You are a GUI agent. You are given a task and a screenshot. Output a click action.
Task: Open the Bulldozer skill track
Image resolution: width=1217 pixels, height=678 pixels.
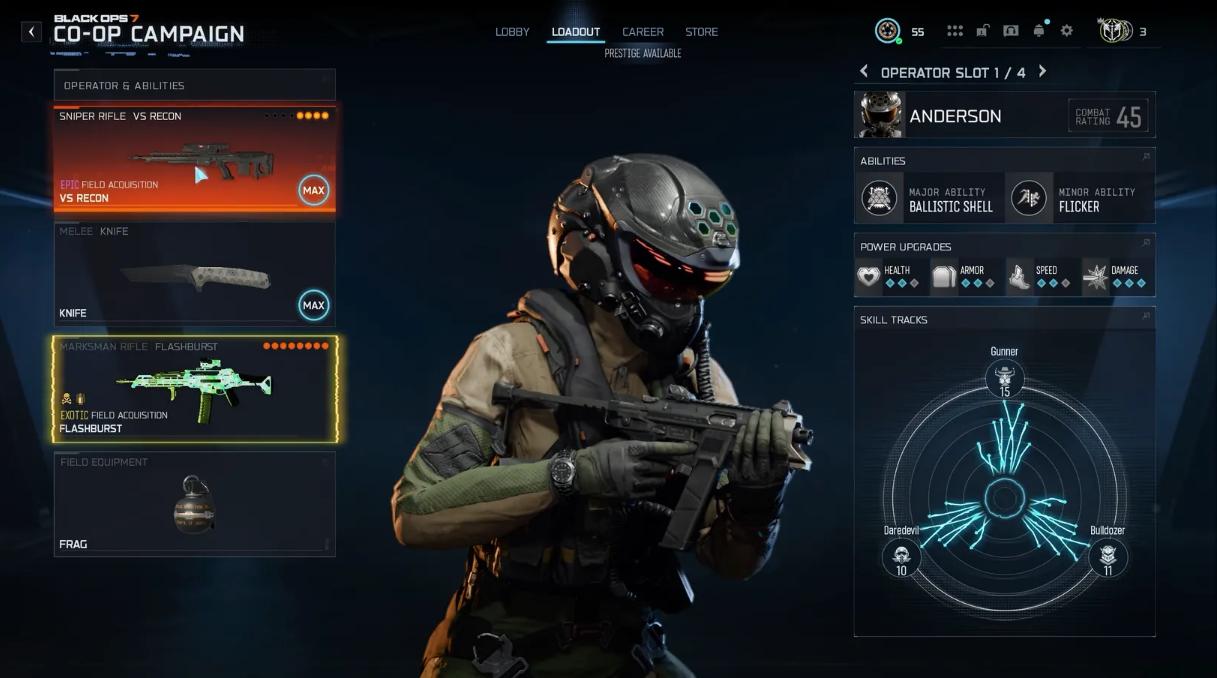pyautogui.click(x=1108, y=555)
